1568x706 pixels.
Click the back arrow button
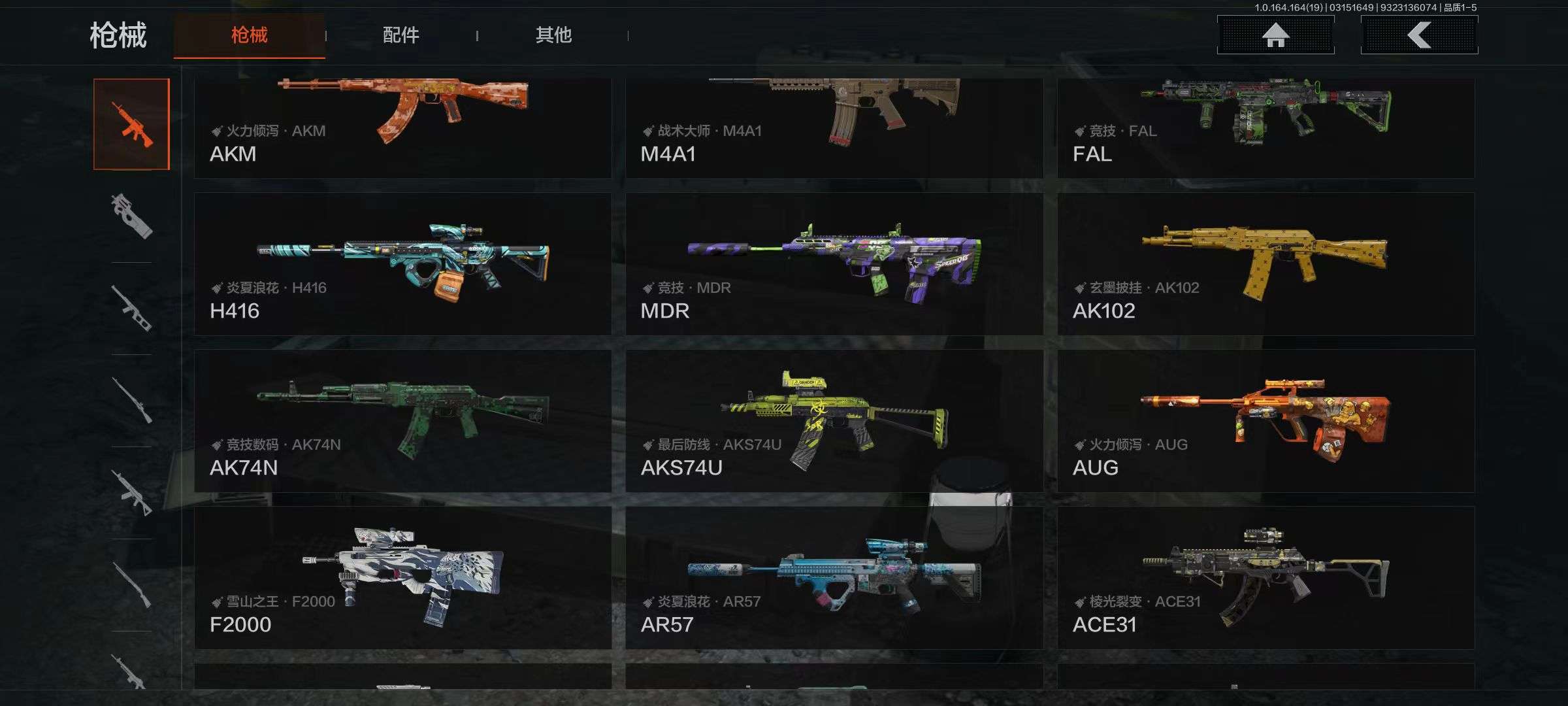pos(1419,35)
